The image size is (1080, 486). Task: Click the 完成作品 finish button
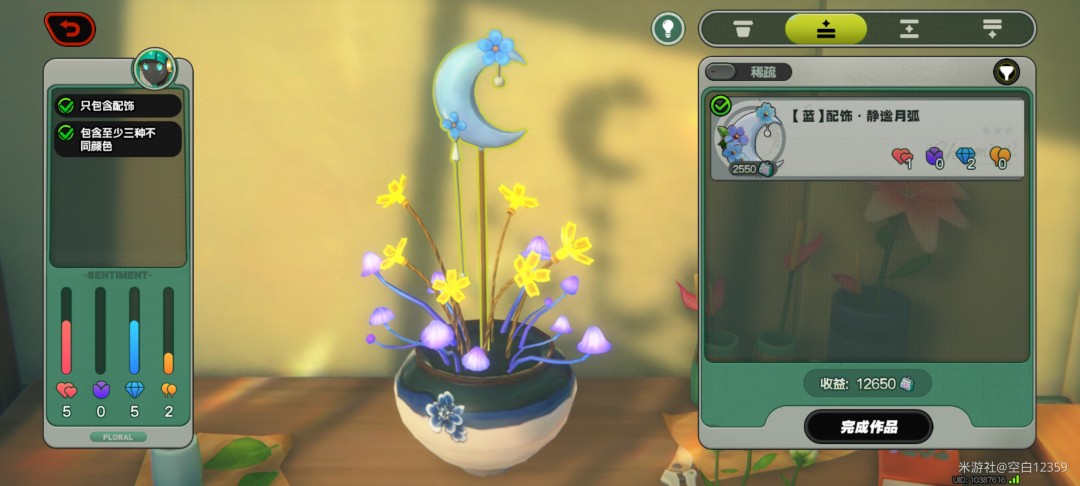pos(868,427)
